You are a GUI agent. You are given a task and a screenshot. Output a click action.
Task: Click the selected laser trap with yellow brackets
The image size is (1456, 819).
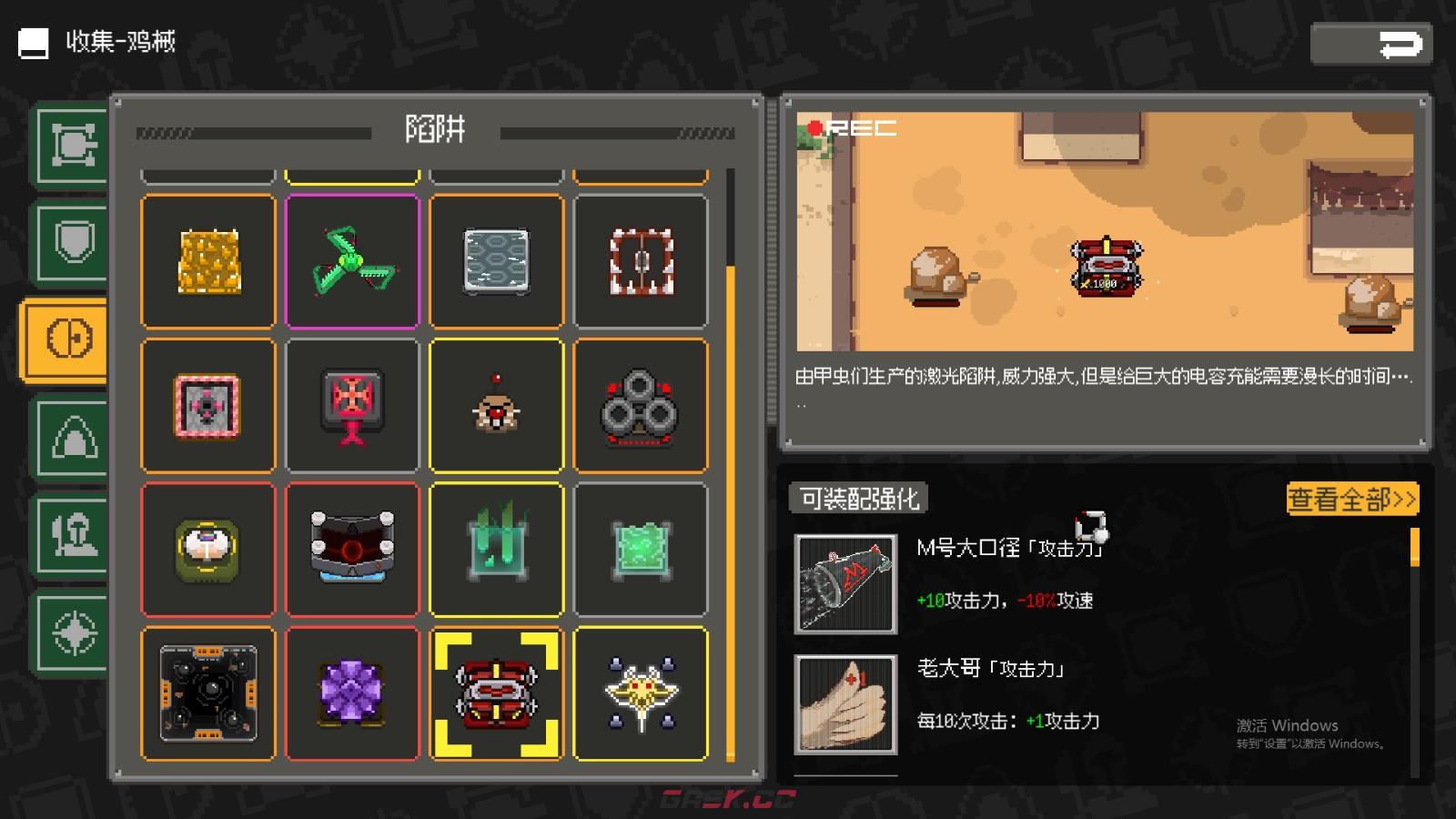coord(496,693)
